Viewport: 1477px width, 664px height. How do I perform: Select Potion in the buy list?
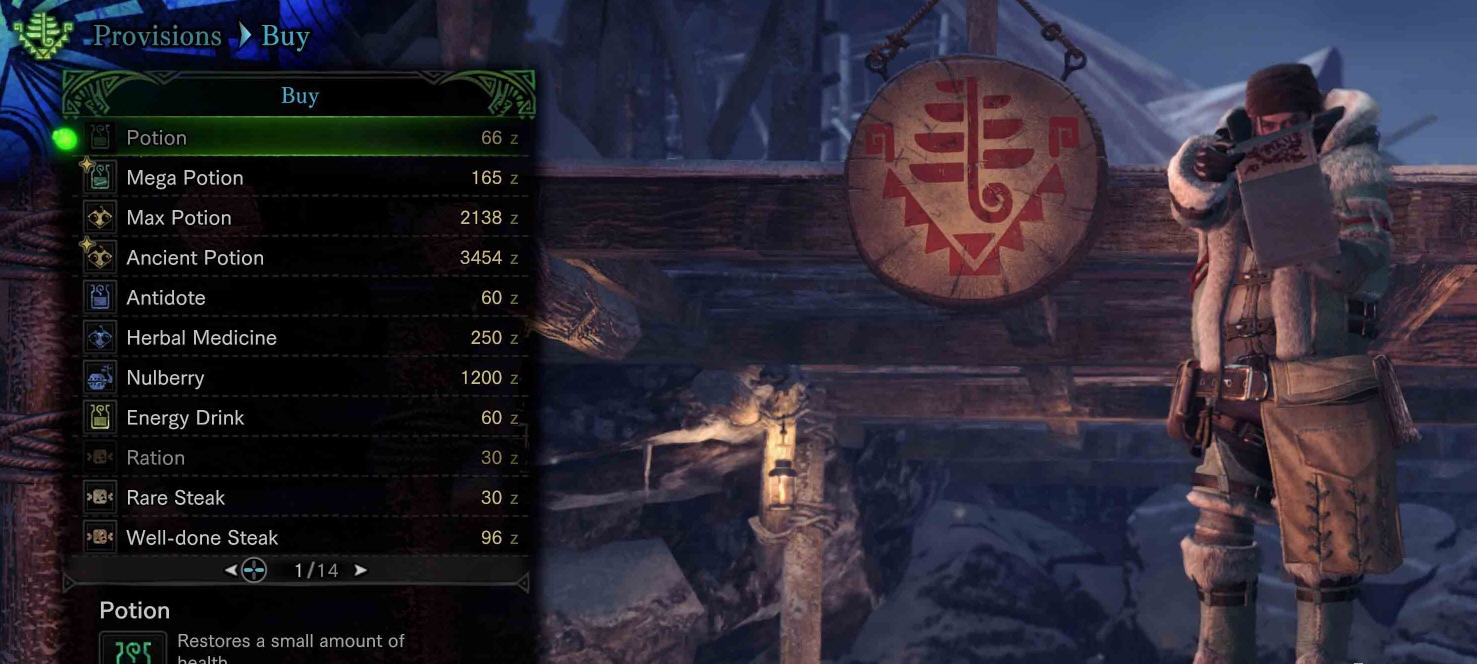click(x=300, y=138)
